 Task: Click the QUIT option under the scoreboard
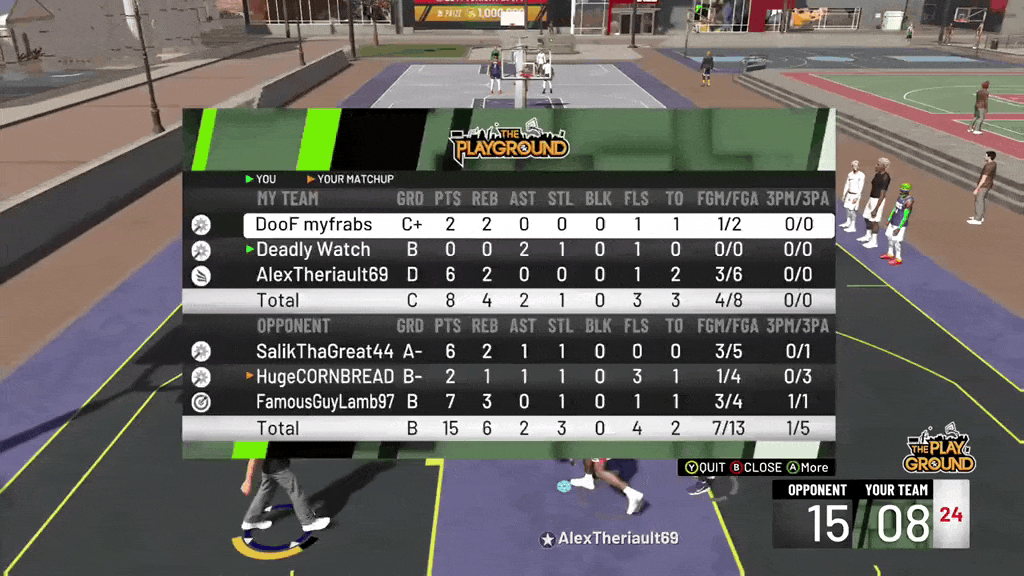coord(704,467)
